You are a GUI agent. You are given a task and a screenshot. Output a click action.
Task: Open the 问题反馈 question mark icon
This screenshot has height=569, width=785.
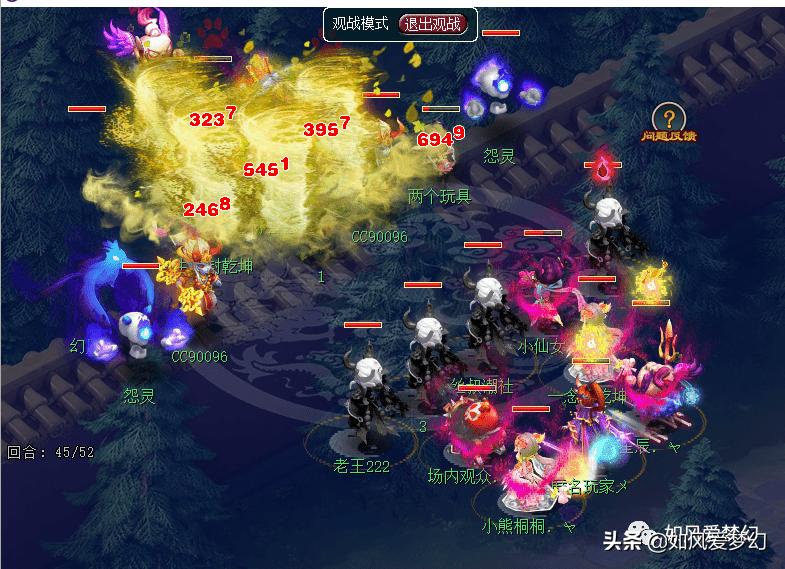point(668,116)
